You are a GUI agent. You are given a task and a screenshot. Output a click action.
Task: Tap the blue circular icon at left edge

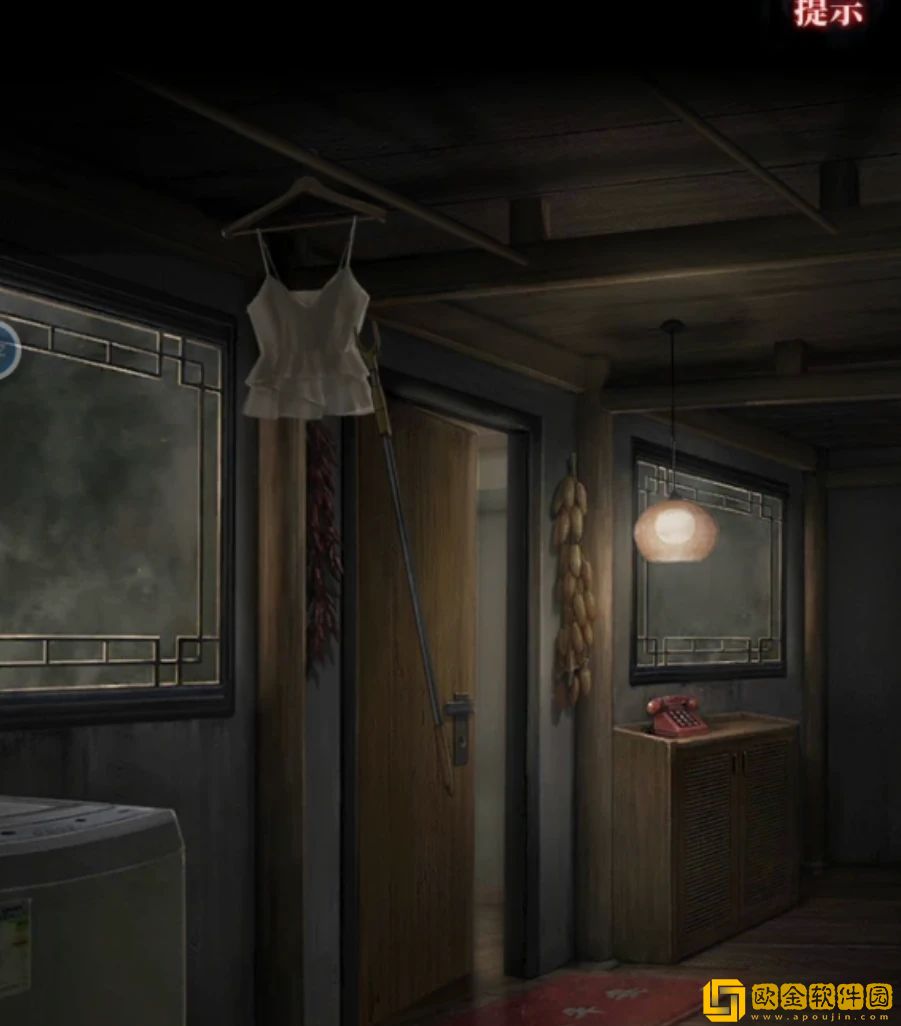click(x=8, y=350)
